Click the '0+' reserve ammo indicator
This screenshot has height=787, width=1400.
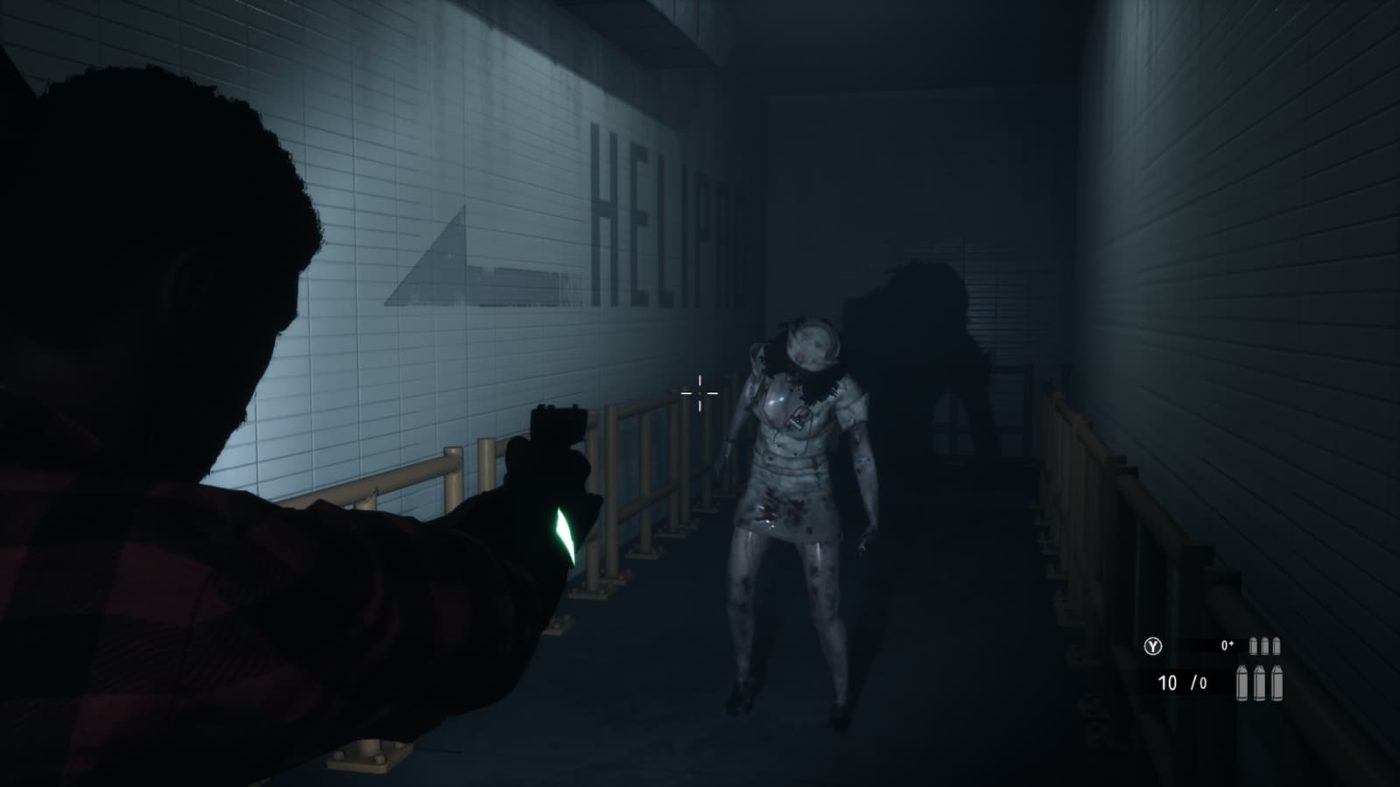(x=1227, y=645)
